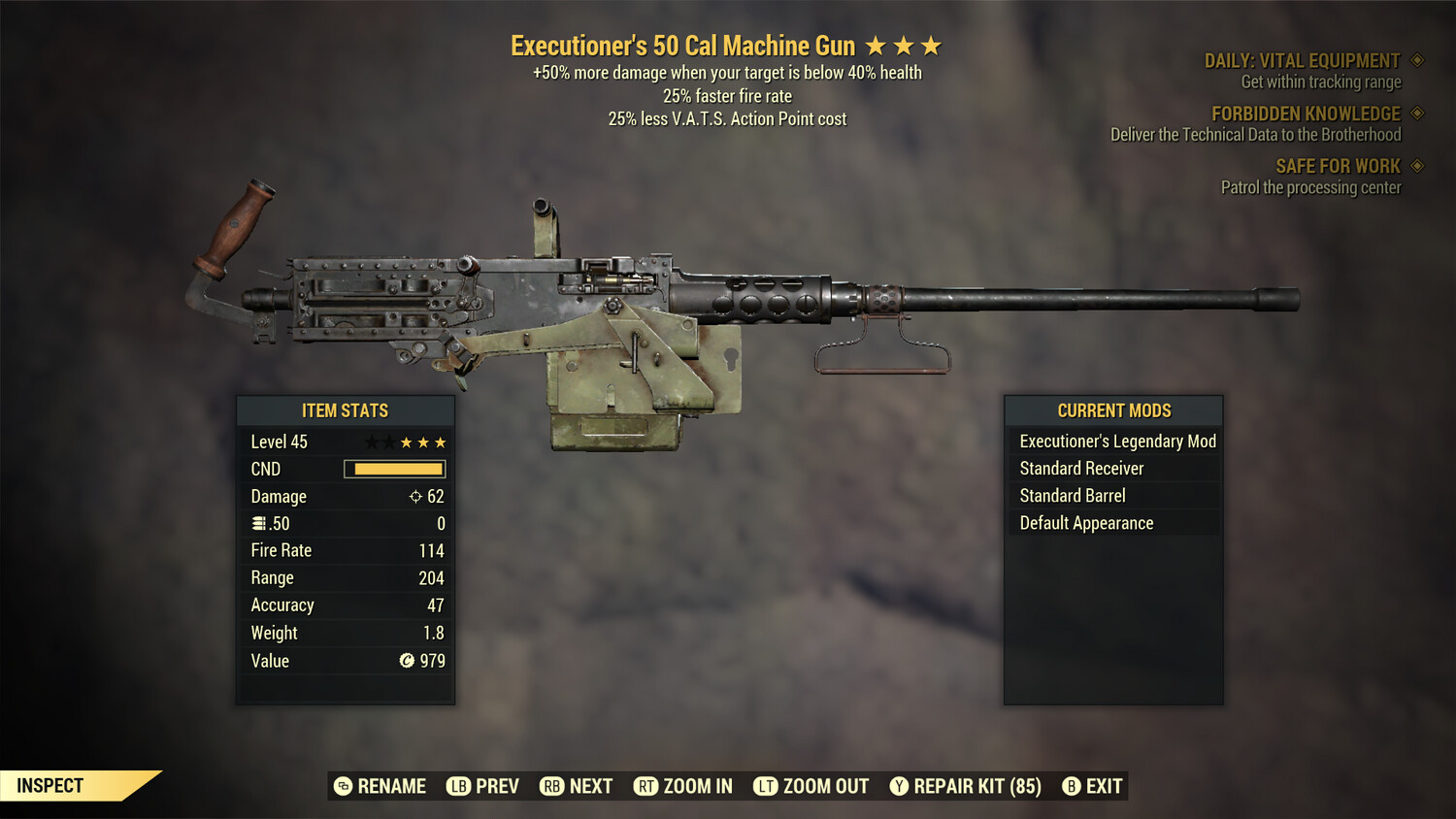Click the star rating in the Level 45 row

point(407,442)
